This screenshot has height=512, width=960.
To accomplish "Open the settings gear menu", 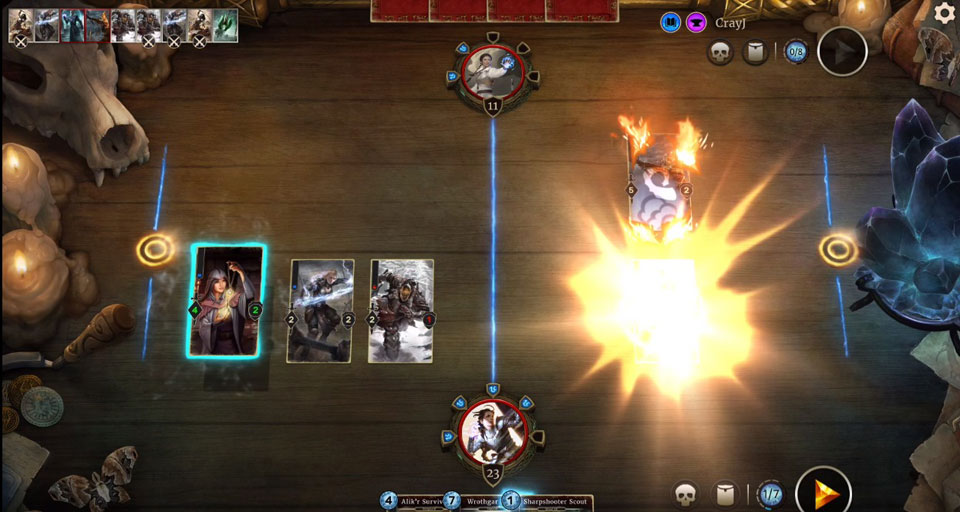I will pyautogui.click(x=944, y=14).
